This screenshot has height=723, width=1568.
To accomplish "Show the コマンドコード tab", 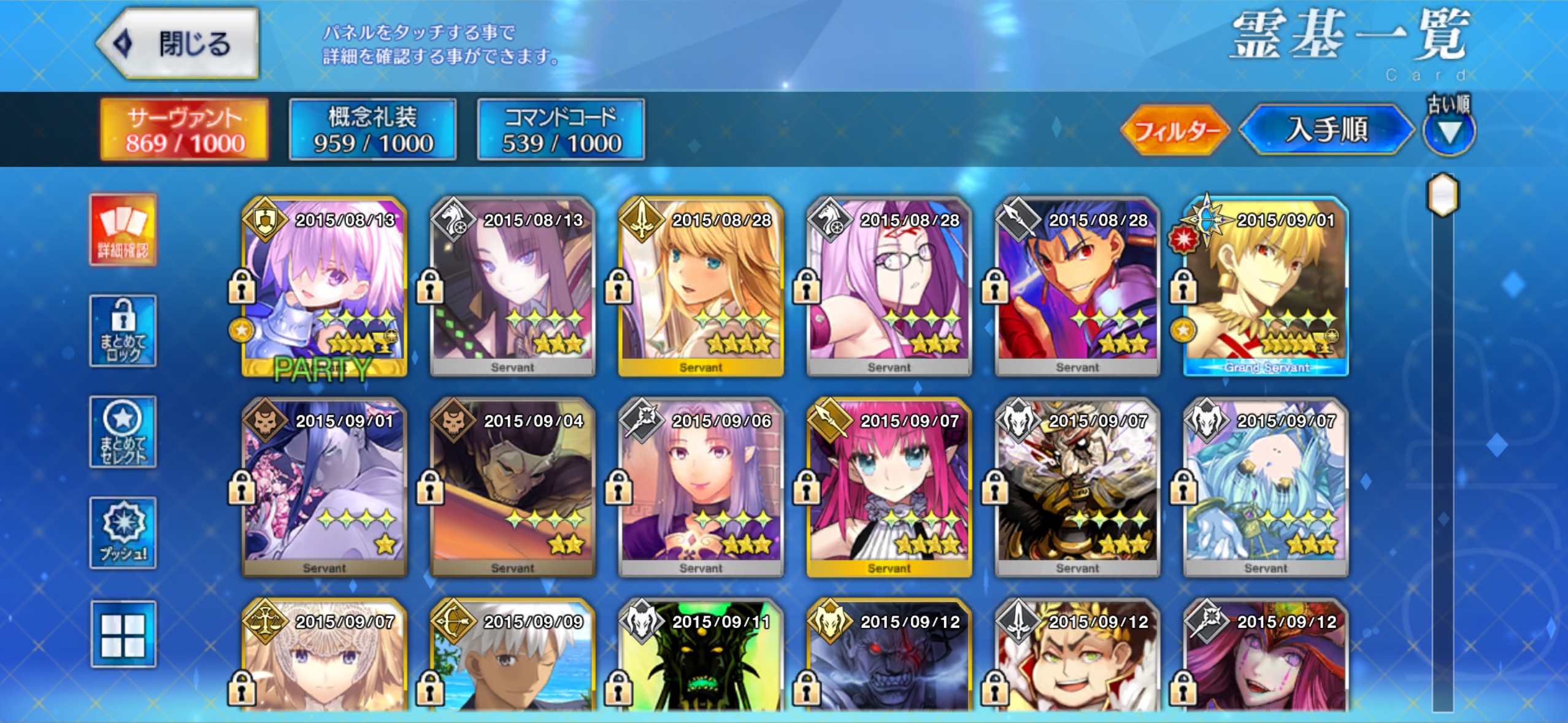I will pyautogui.click(x=561, y=130).
